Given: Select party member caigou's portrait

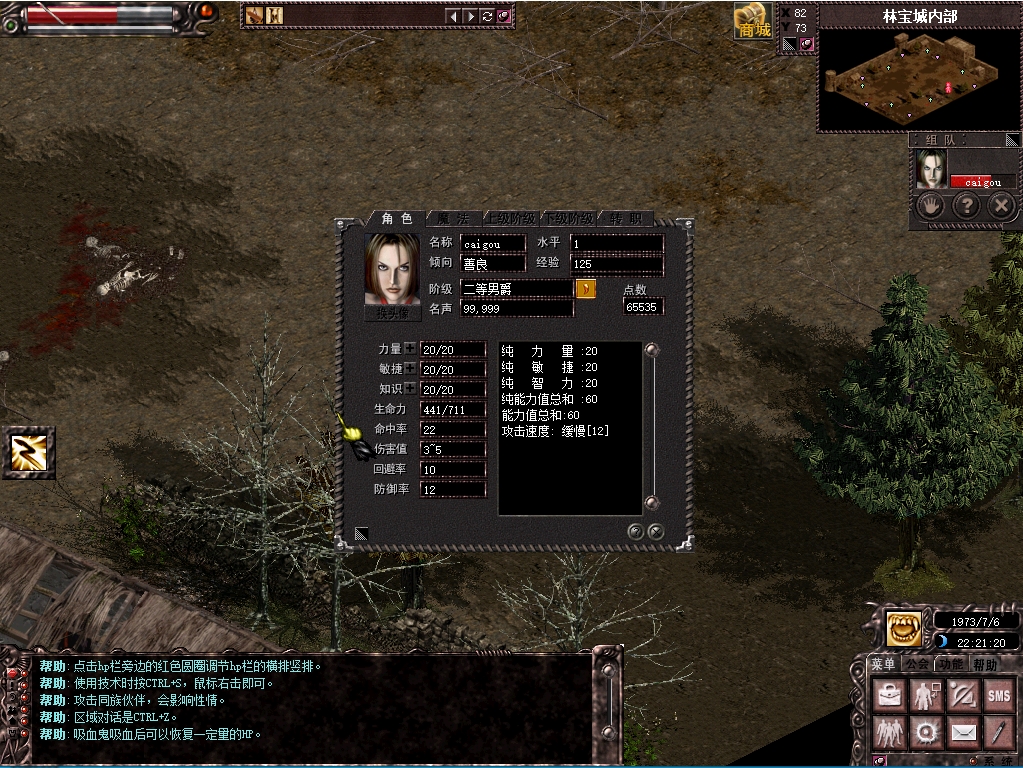Looking at the screenshot, I should [931, 169].
